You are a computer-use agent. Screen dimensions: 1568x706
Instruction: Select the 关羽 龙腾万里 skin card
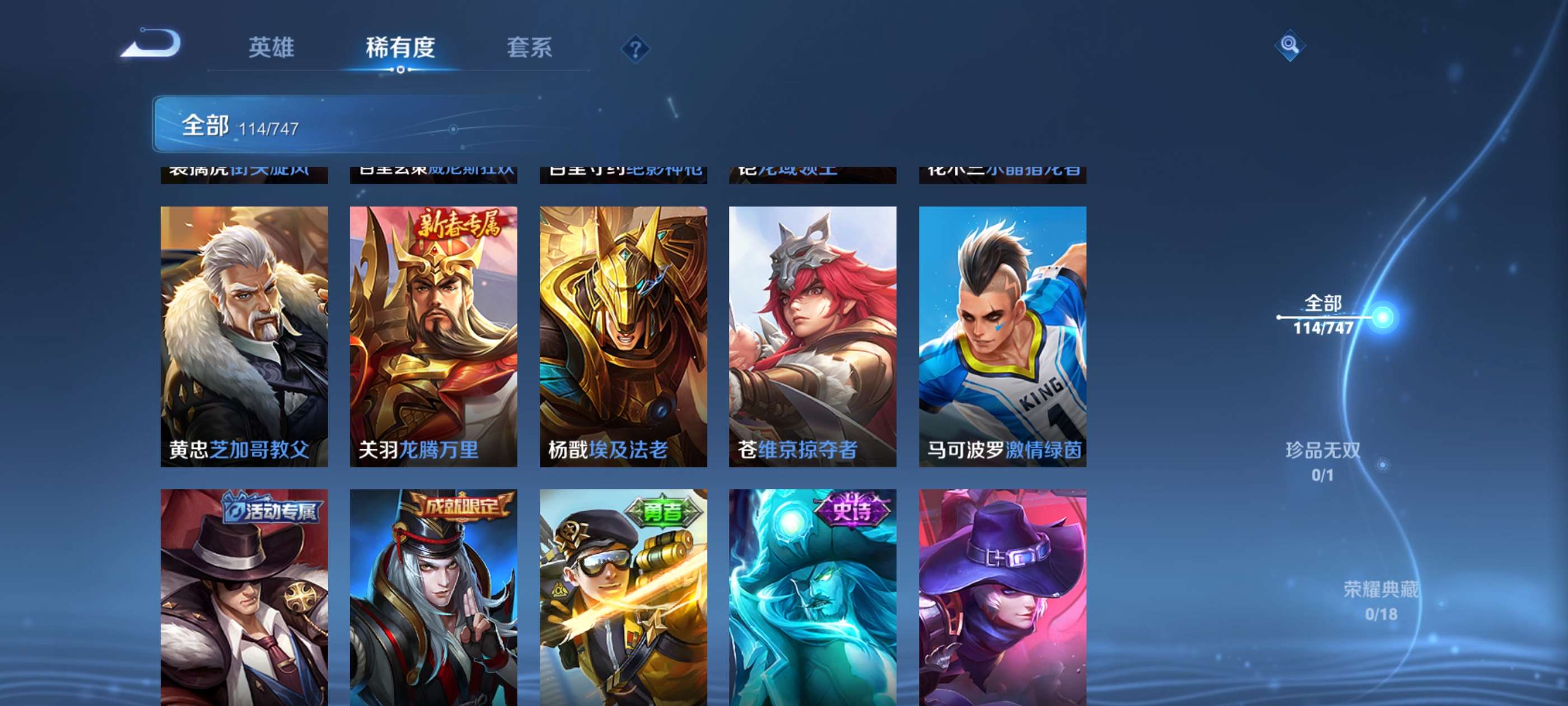pos(433,336)
